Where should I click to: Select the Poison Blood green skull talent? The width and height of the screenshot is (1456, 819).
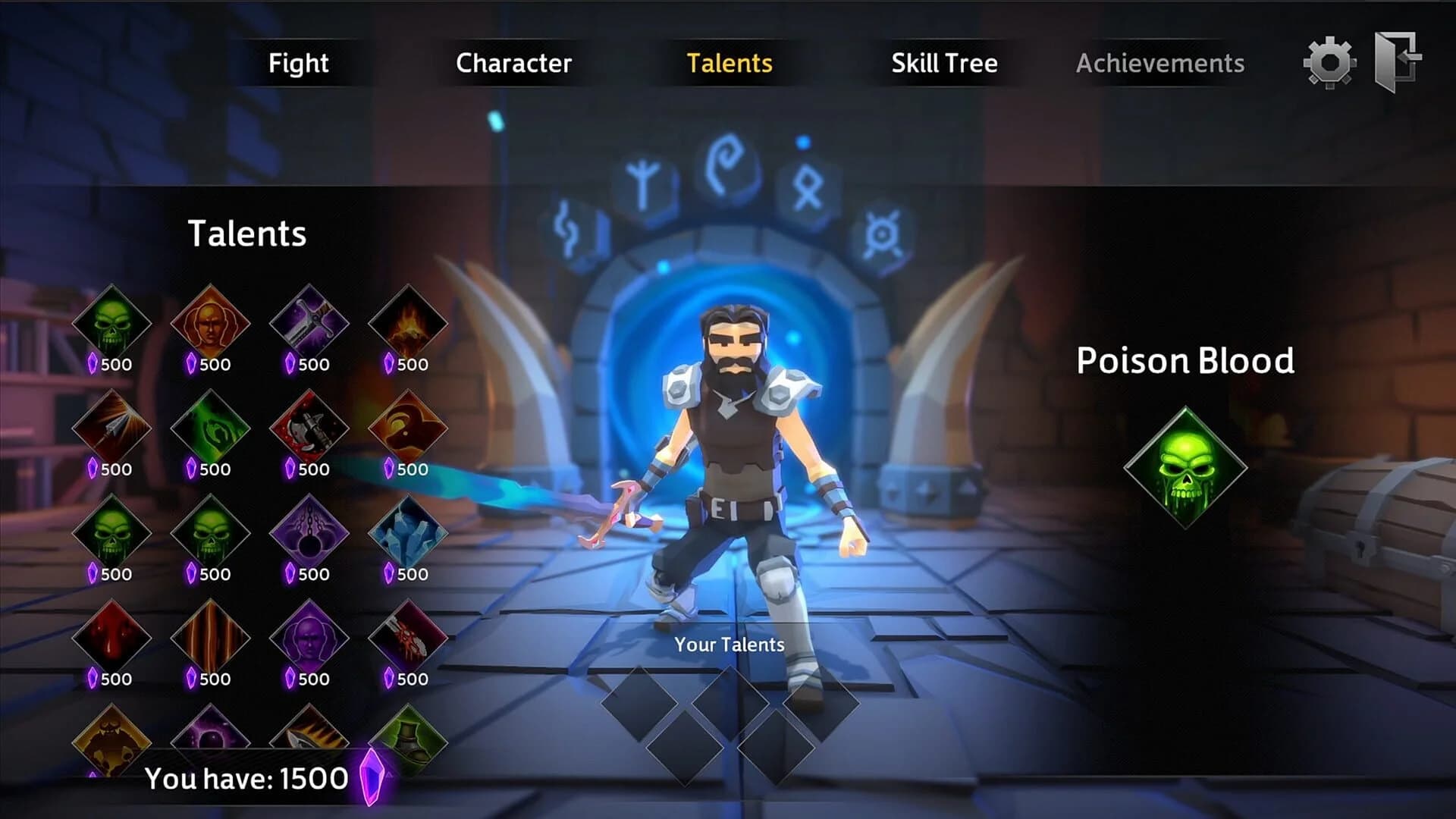click(112, 322)
